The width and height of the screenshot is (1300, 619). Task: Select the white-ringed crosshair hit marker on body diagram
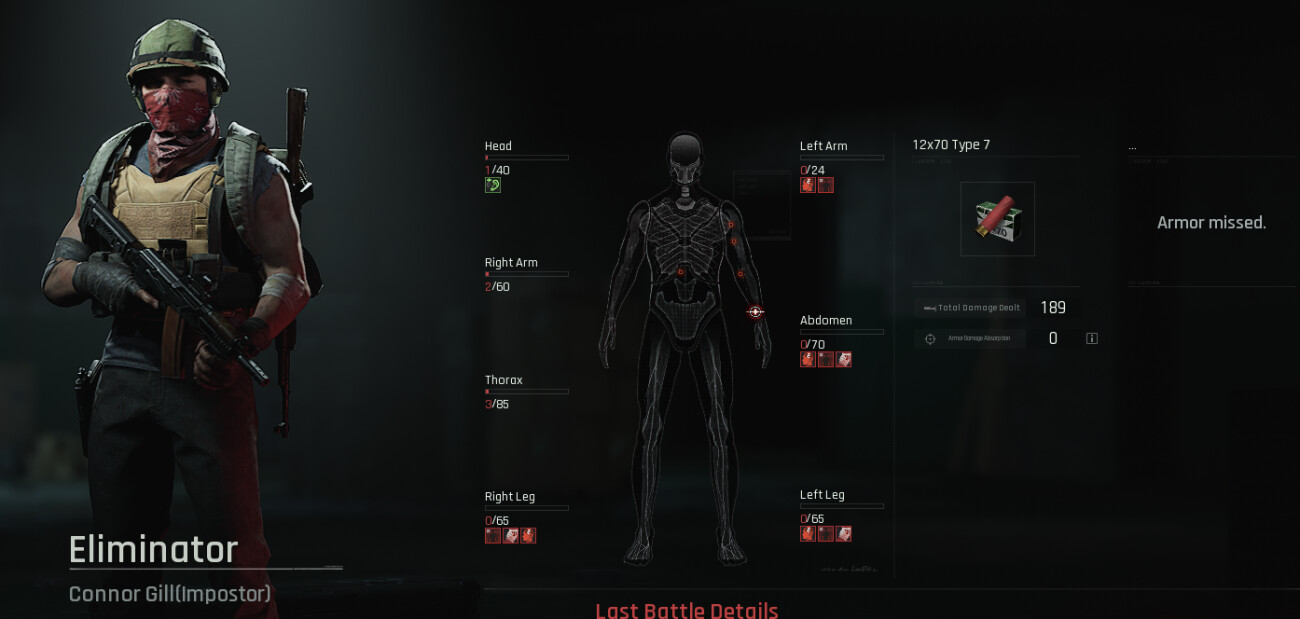pyautogui.click(x=755, y=312)
